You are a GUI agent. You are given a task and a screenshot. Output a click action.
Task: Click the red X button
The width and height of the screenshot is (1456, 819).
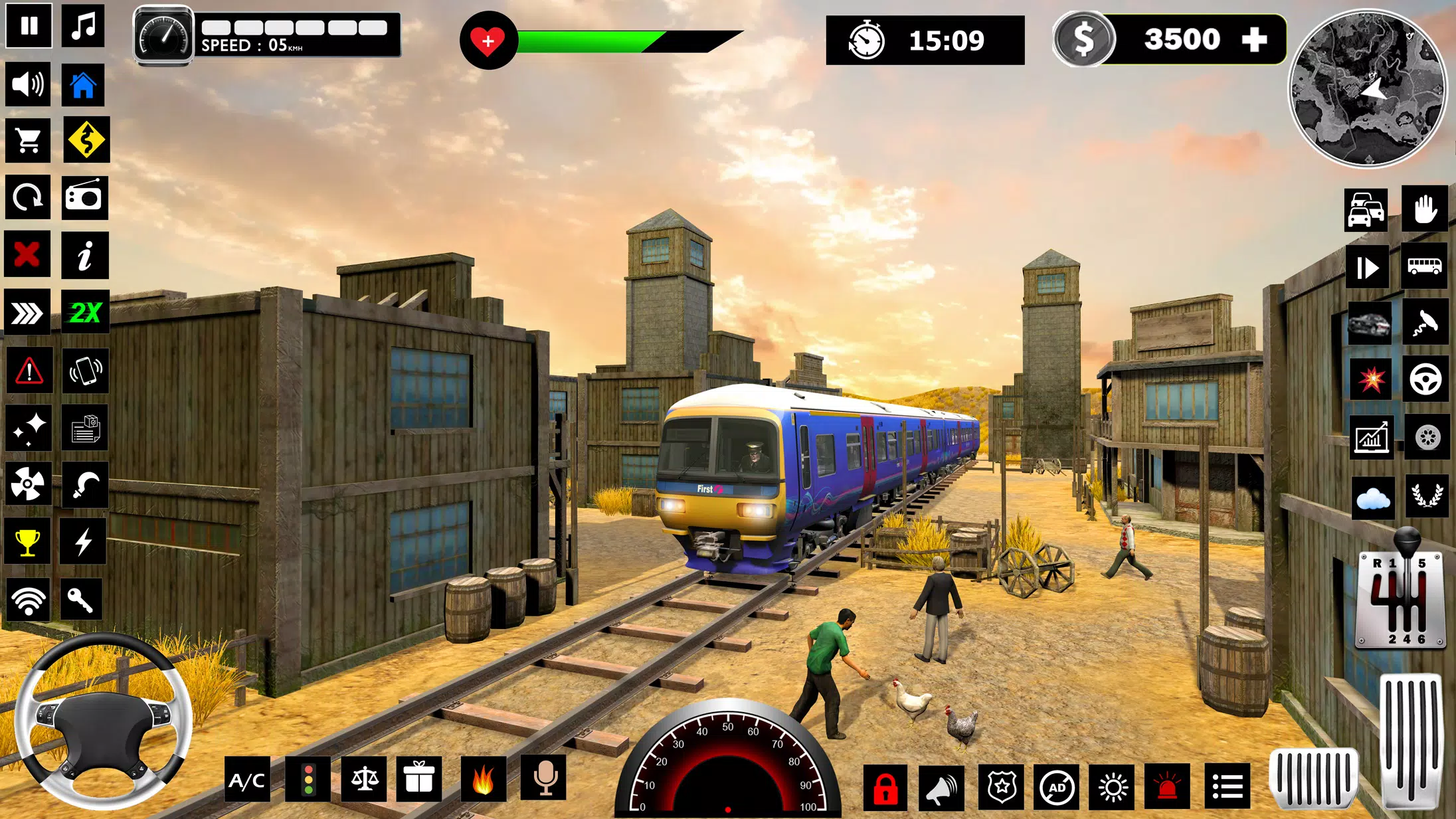[27, 254]
